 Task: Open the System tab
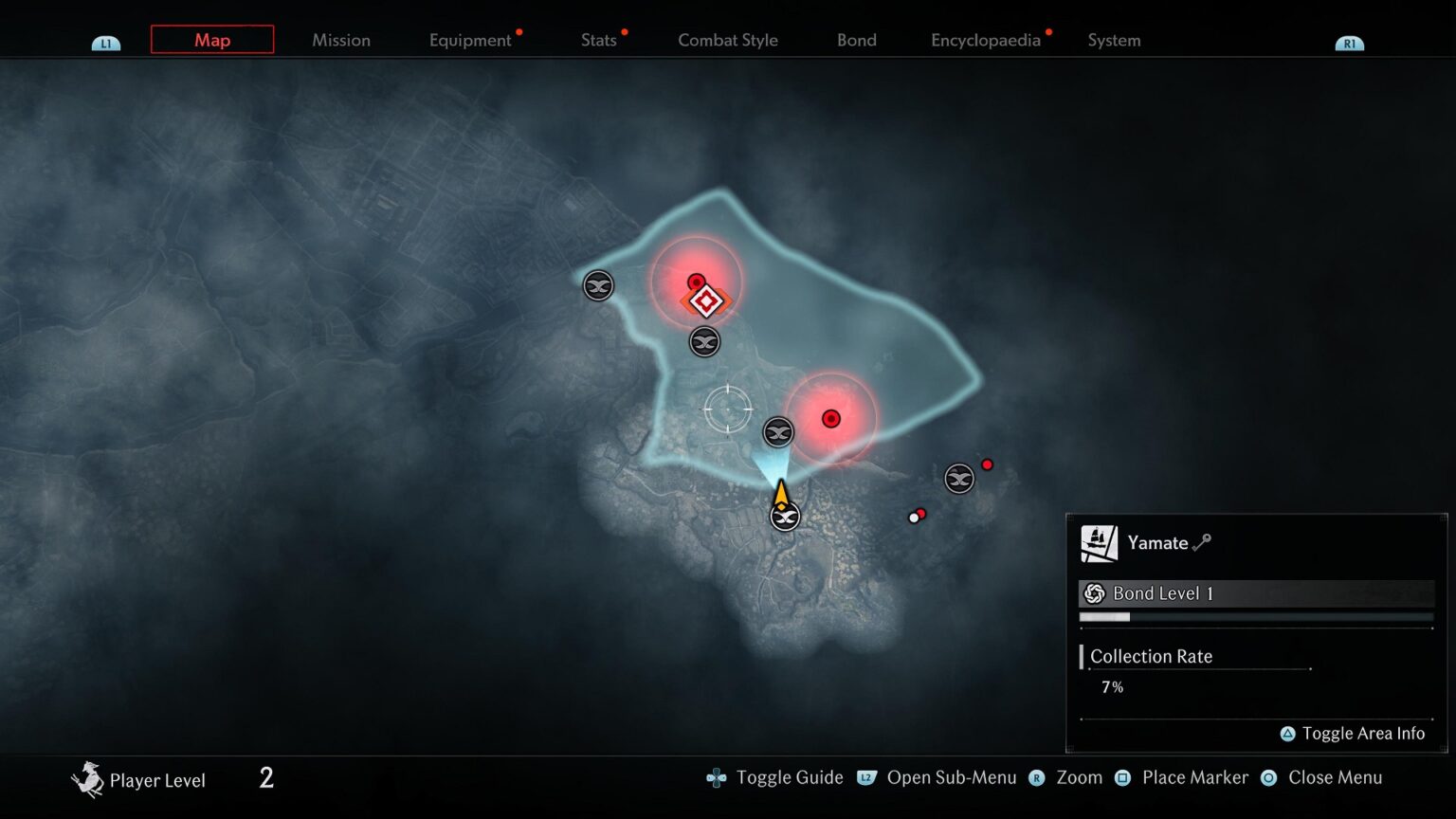coord(1114,40)
